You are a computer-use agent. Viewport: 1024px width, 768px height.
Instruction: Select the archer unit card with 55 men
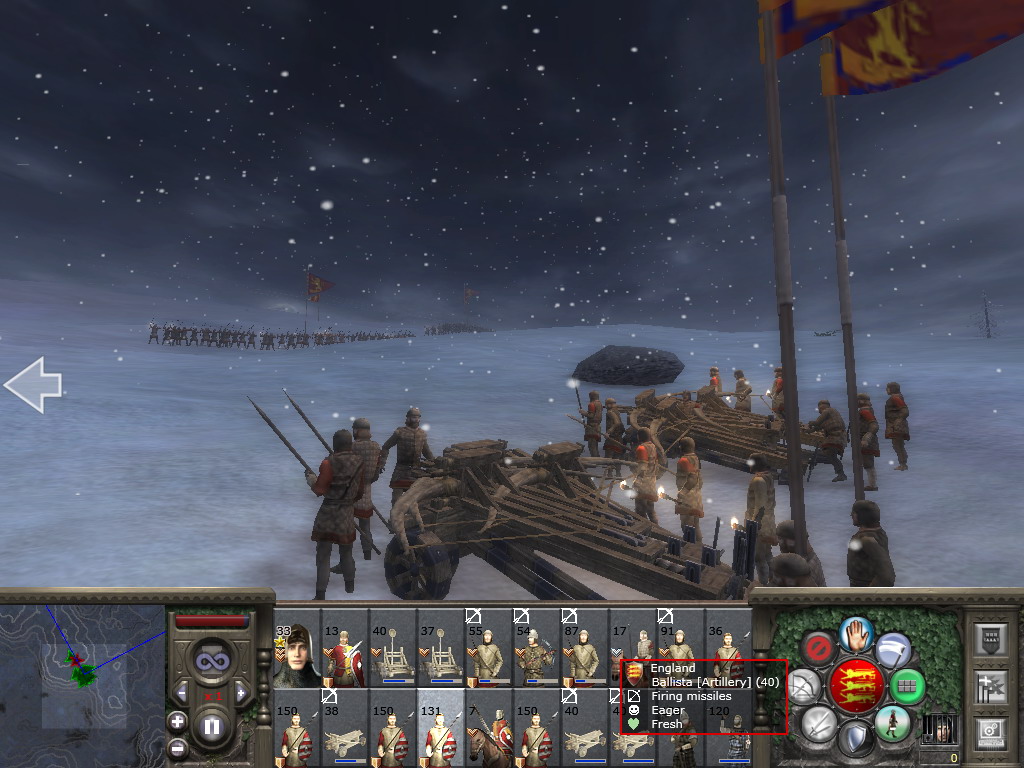(x=489, y=648)
